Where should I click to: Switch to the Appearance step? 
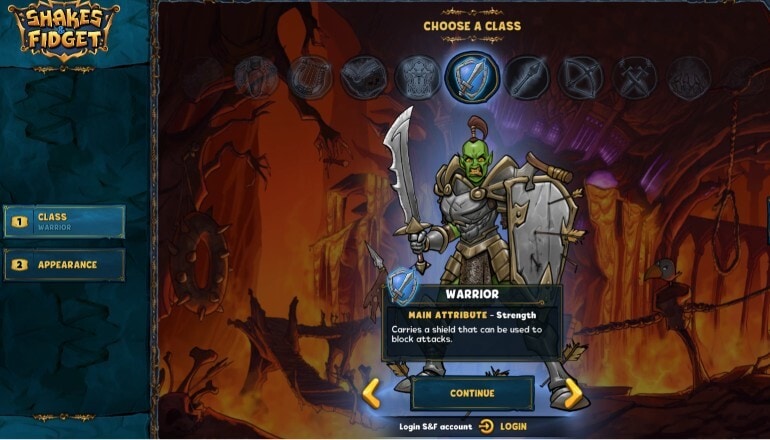tap(65, 265)
